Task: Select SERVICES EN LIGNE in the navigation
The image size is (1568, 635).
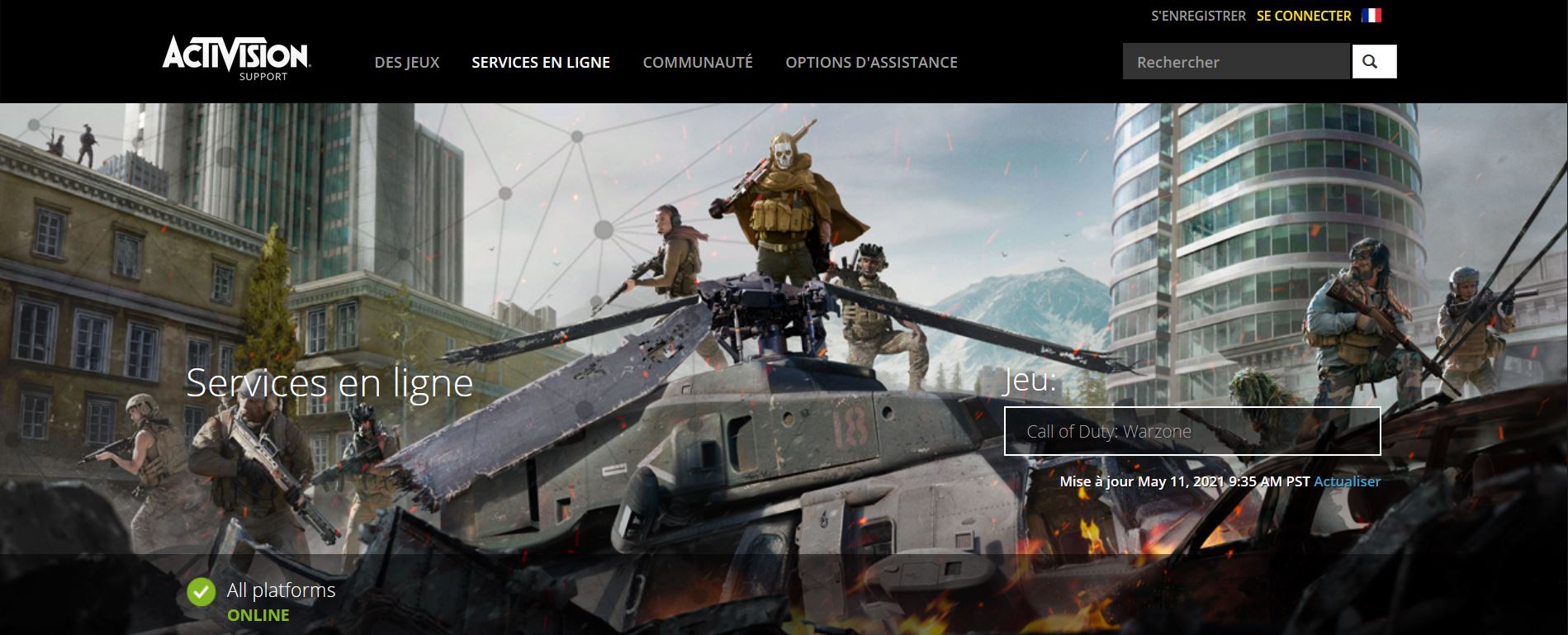Action: 540,61
